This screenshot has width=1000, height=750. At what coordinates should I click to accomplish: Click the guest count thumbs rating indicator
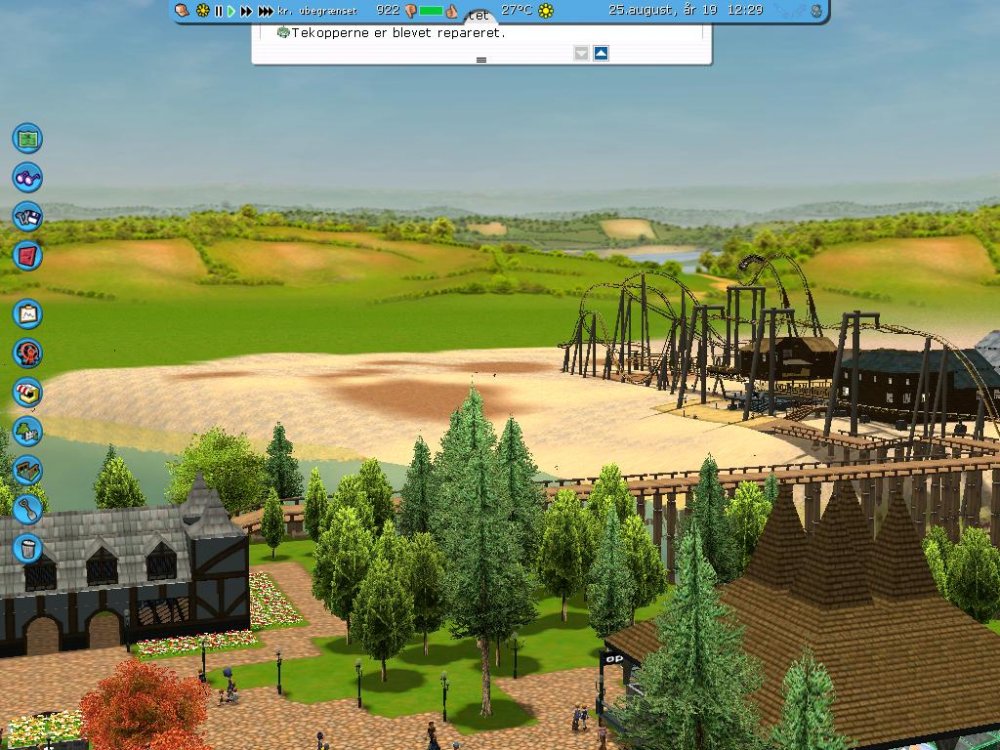click(410, 11)
